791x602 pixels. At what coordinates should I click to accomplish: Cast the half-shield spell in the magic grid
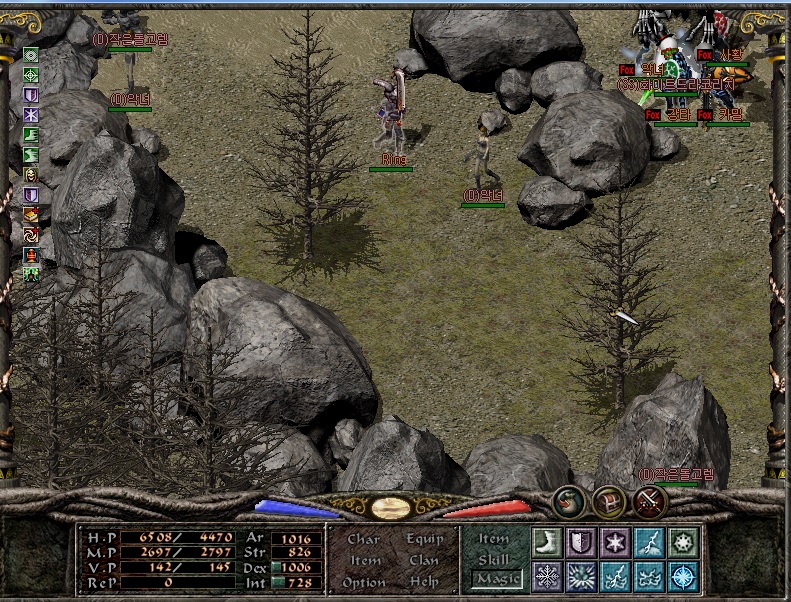click(x=581, y=543)
